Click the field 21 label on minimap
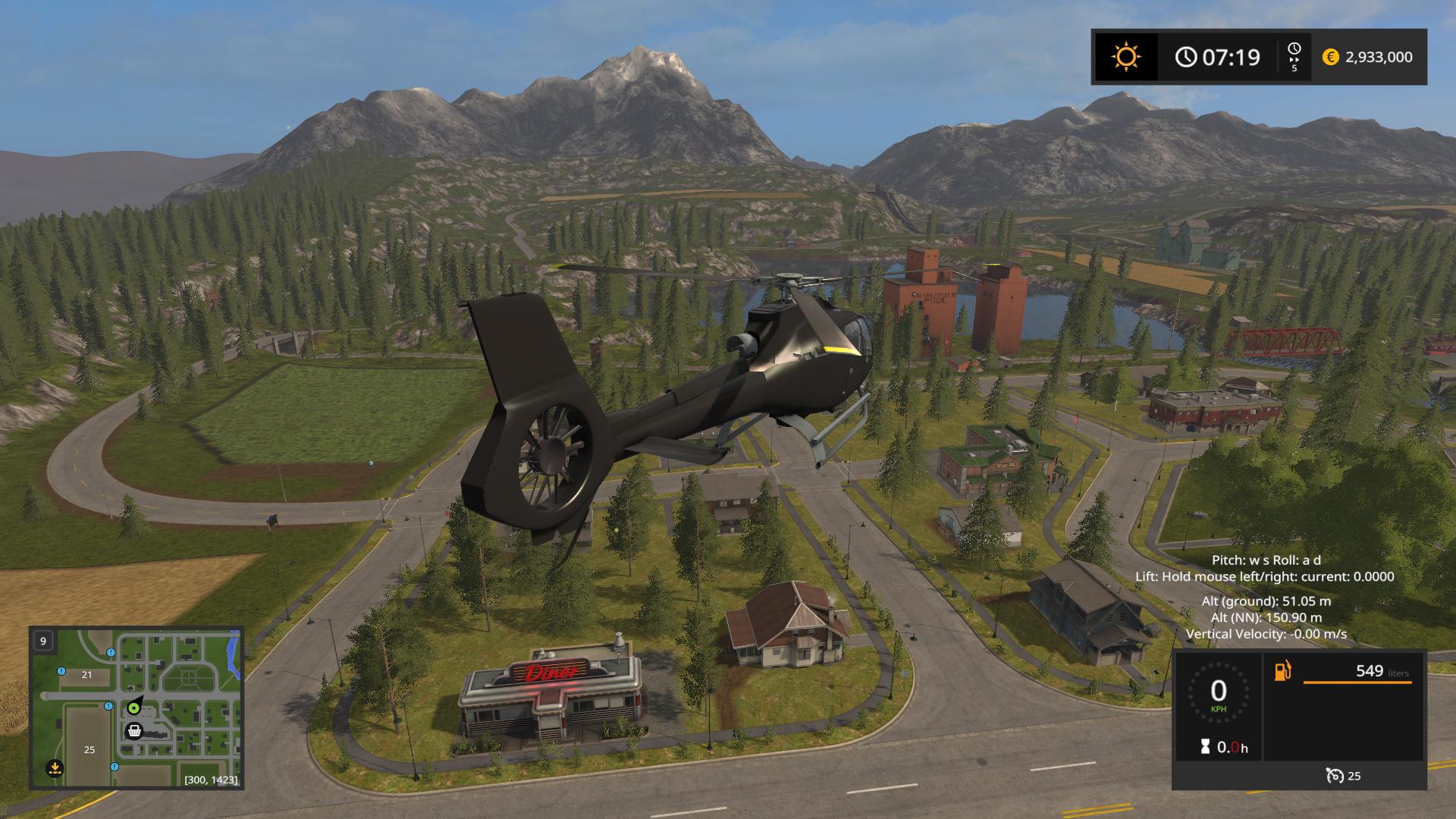Image resolution: width=1456 pixels, height=819 pixels. [86, 675]
